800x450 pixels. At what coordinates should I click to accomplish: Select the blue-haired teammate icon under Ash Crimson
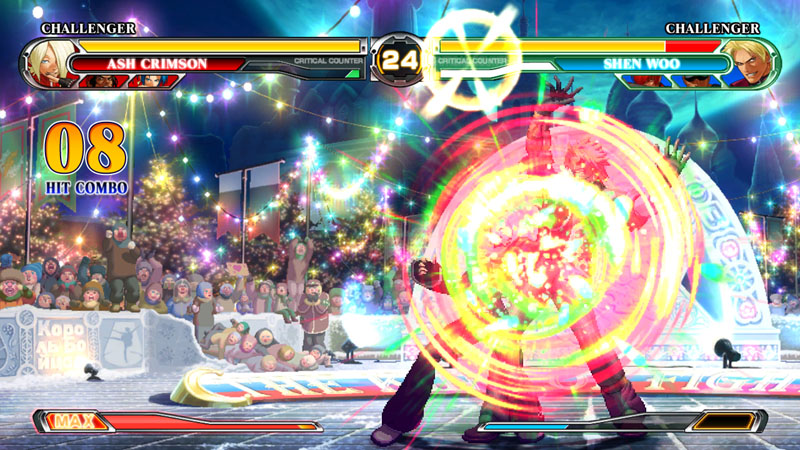click(150, 81)
